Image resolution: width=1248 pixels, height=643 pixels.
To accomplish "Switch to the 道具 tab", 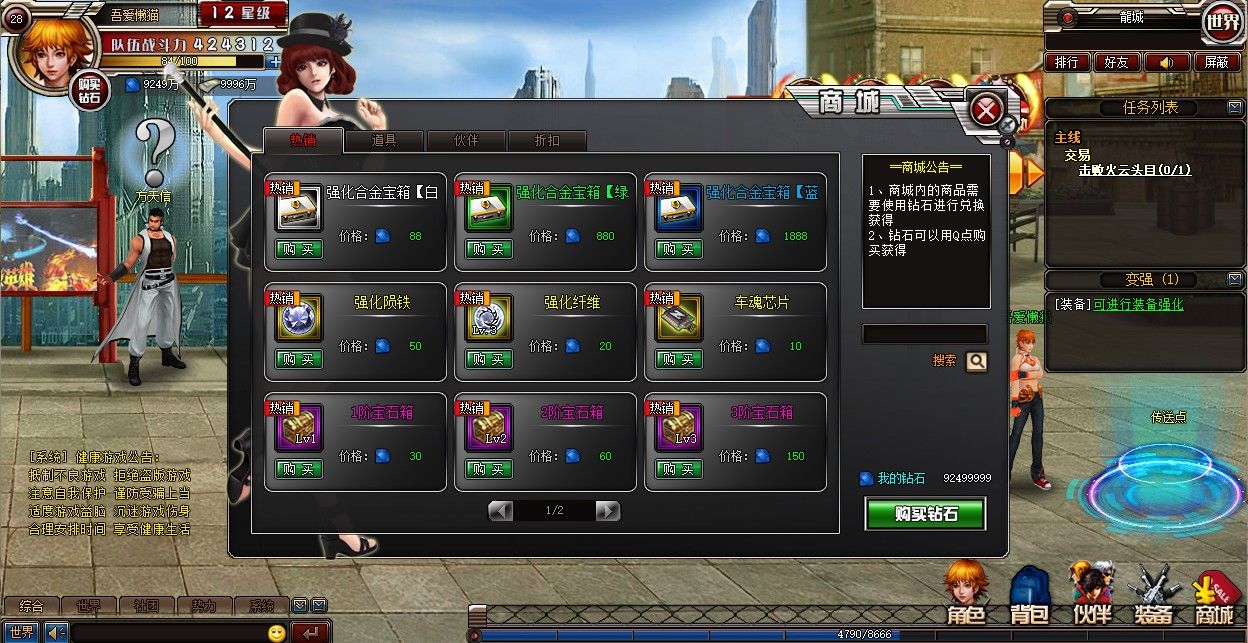I will click(x=384, y=141).
